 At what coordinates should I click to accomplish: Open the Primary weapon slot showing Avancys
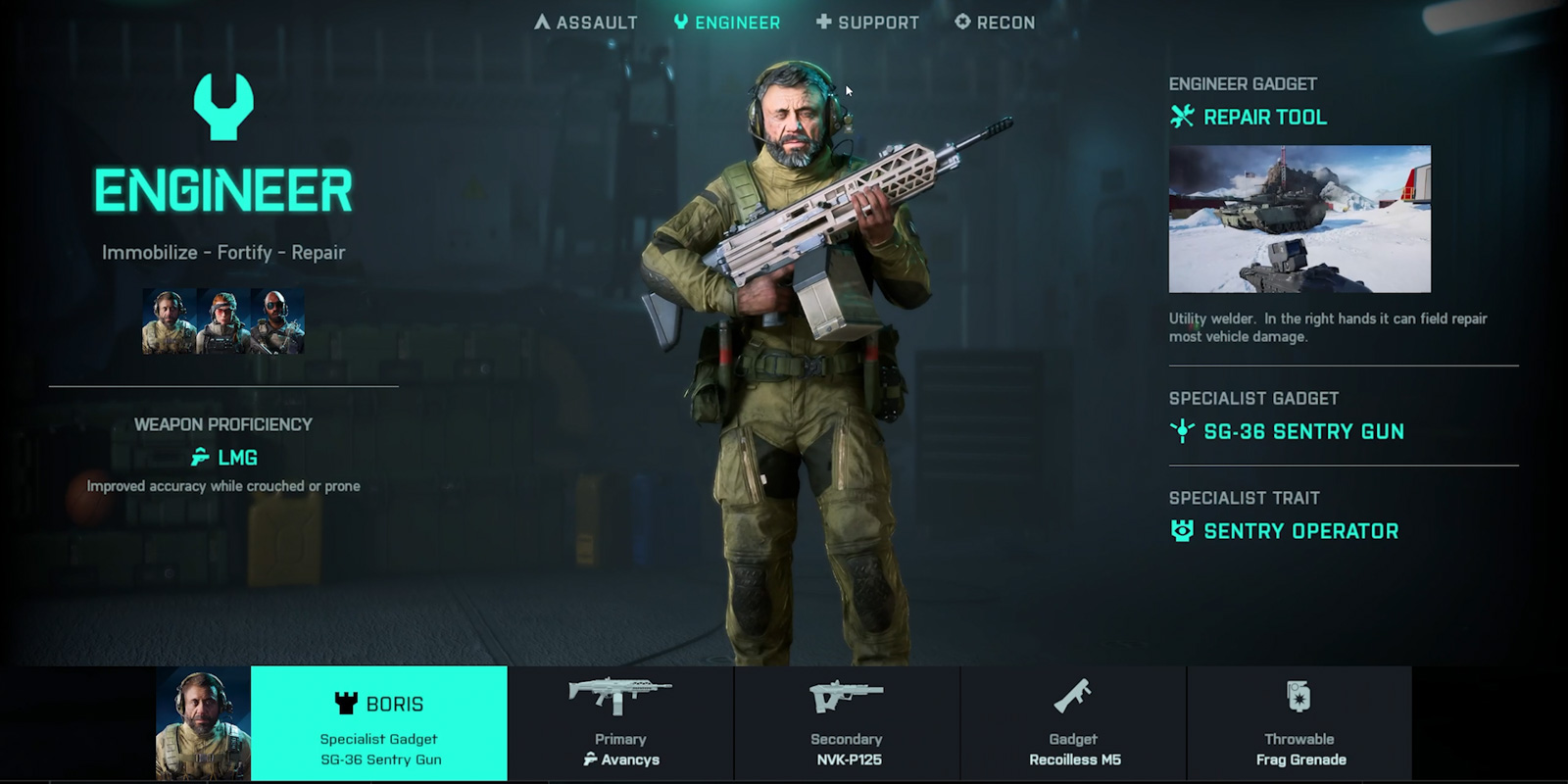tap(620, 722)
